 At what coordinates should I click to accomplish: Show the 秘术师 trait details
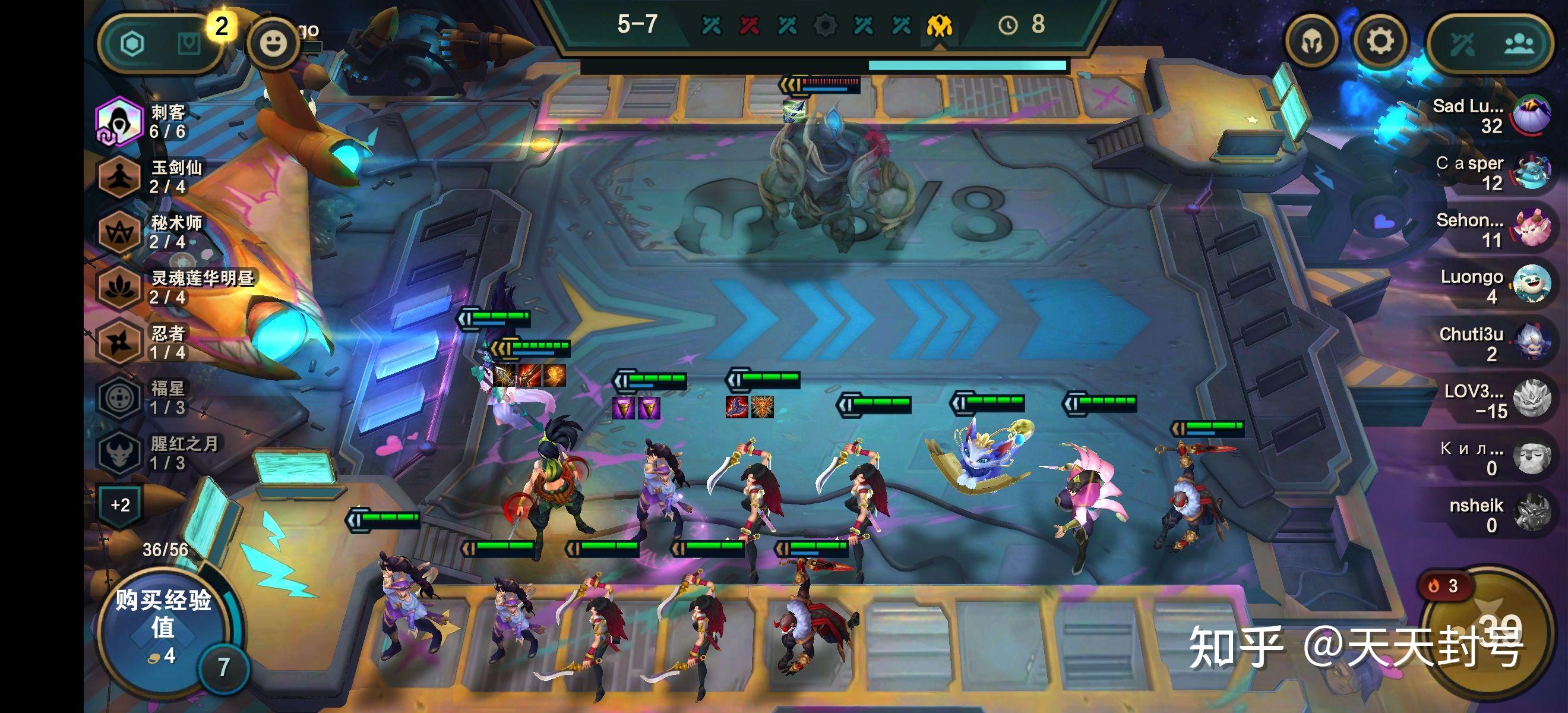click(119, 232)
